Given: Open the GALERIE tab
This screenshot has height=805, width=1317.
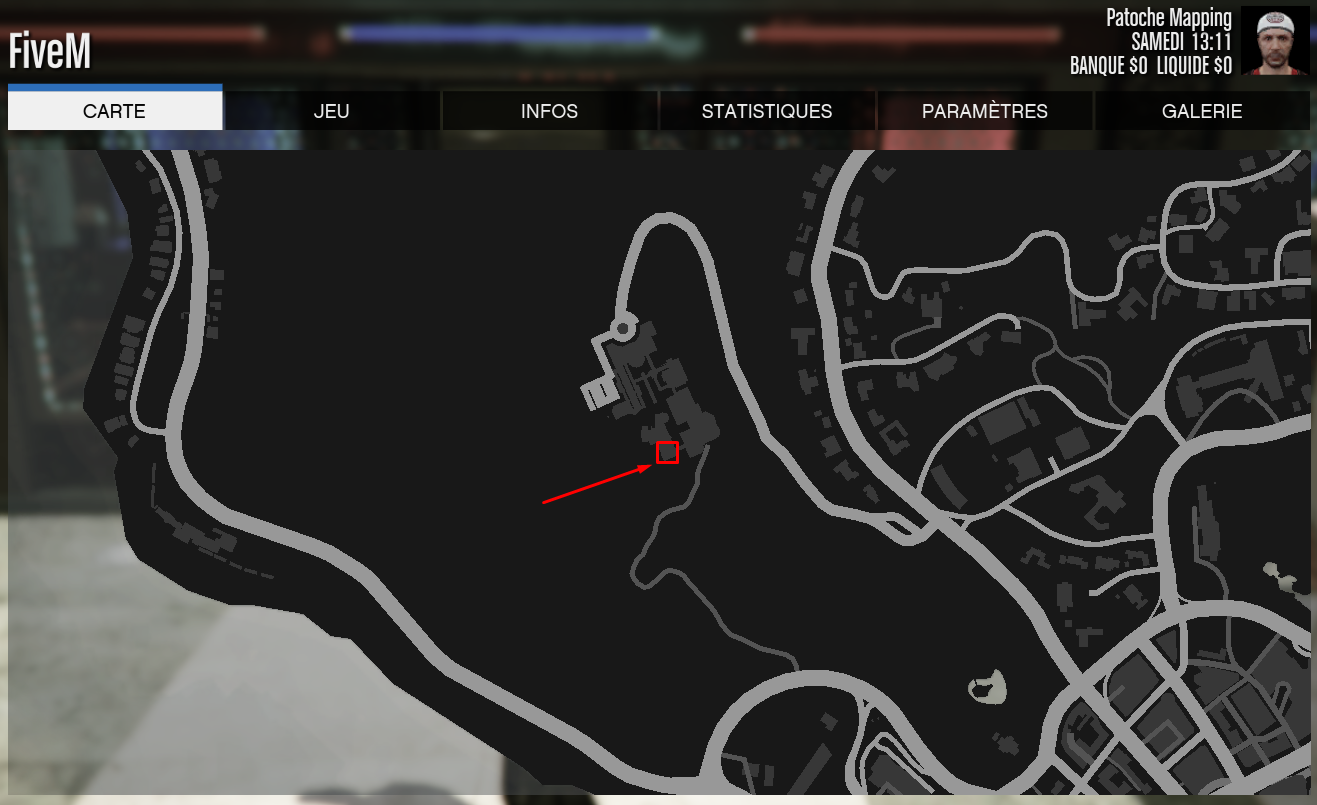Looking at the screenshot, I should tap(1202, 111).
